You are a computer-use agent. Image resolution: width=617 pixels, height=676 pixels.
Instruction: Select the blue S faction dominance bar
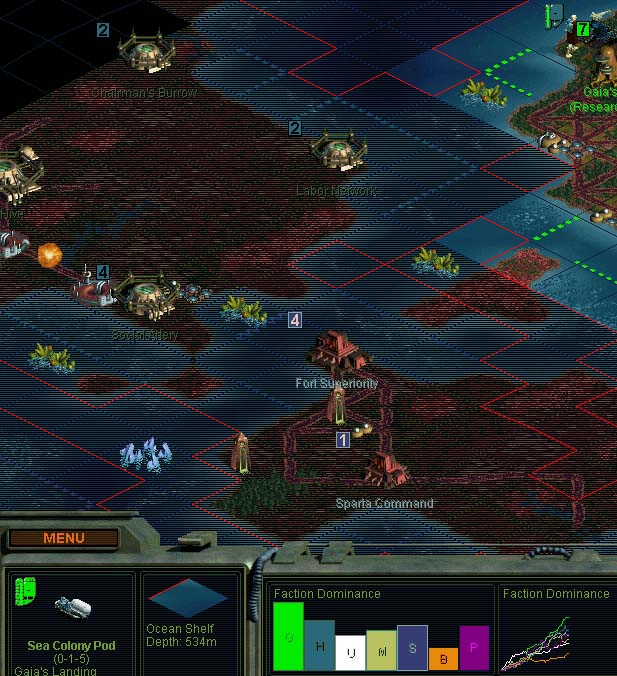click(412, 647)
